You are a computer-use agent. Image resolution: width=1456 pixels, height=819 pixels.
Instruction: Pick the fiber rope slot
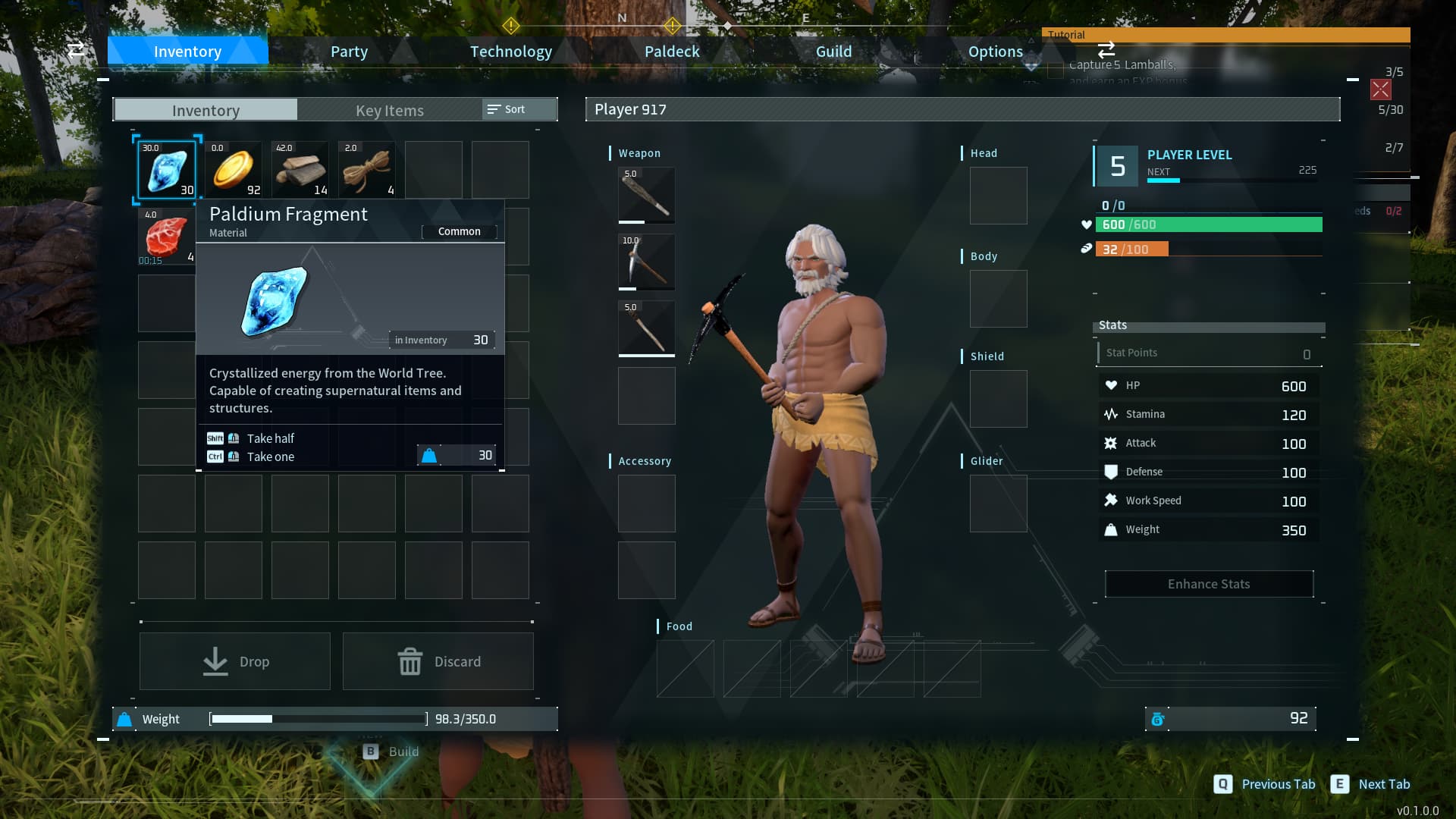tap(367, 170)
